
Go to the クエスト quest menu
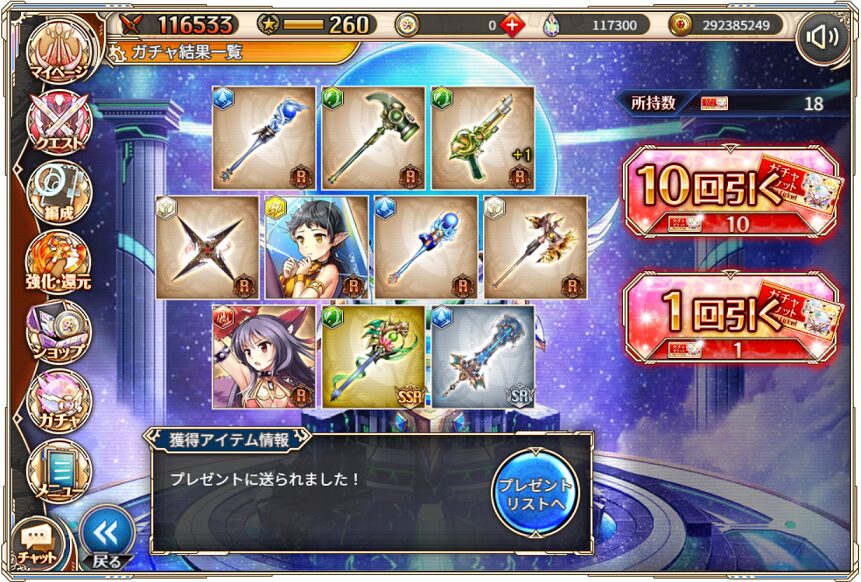pyautogui.click(x=58, y=124)
